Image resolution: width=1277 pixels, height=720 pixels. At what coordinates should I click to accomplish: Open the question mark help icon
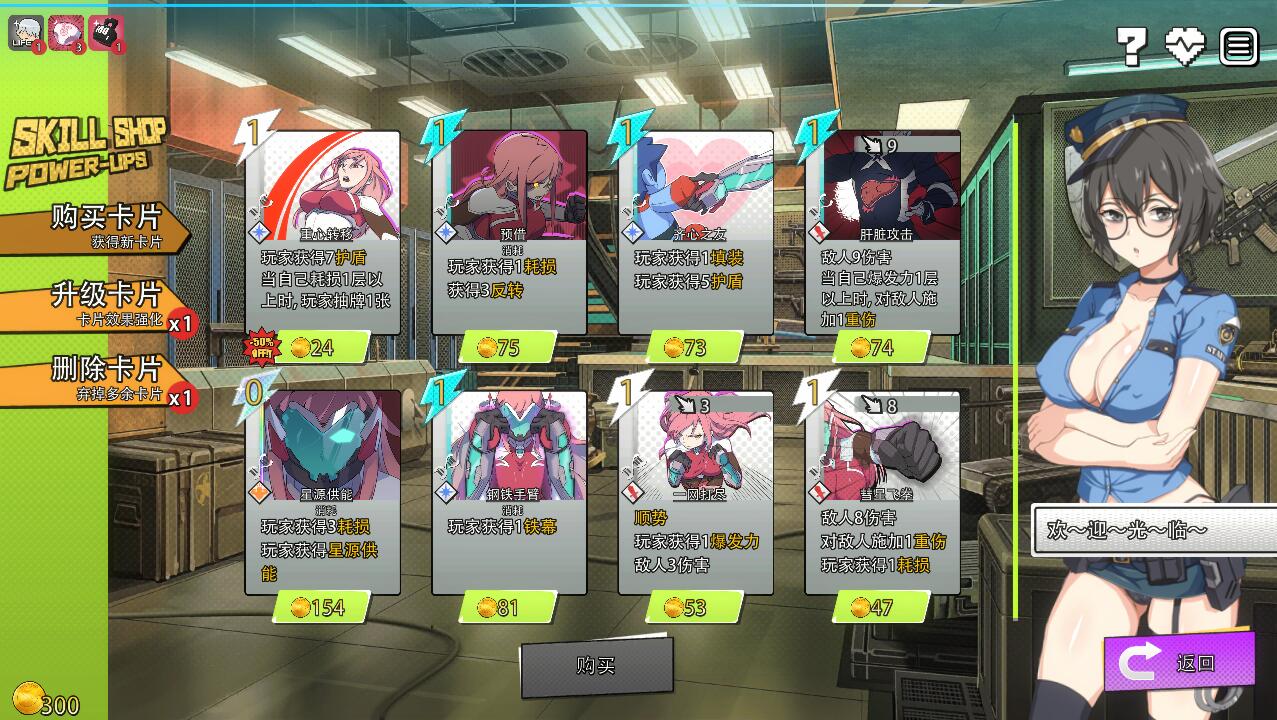tap(1131, 45)
